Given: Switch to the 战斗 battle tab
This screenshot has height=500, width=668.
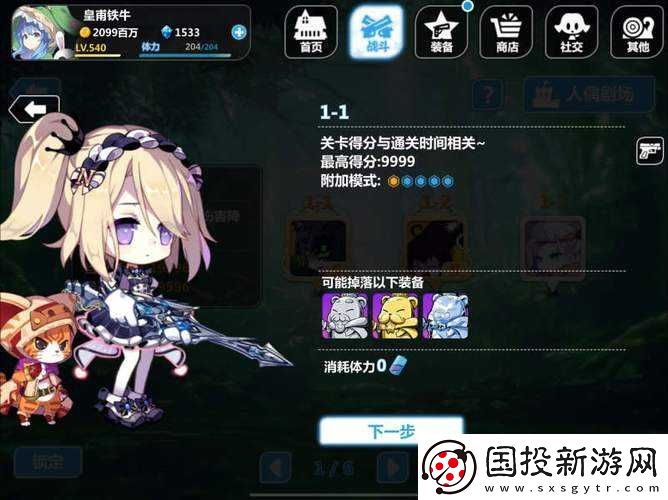Looking at the screenshot, I should point(376,31).
